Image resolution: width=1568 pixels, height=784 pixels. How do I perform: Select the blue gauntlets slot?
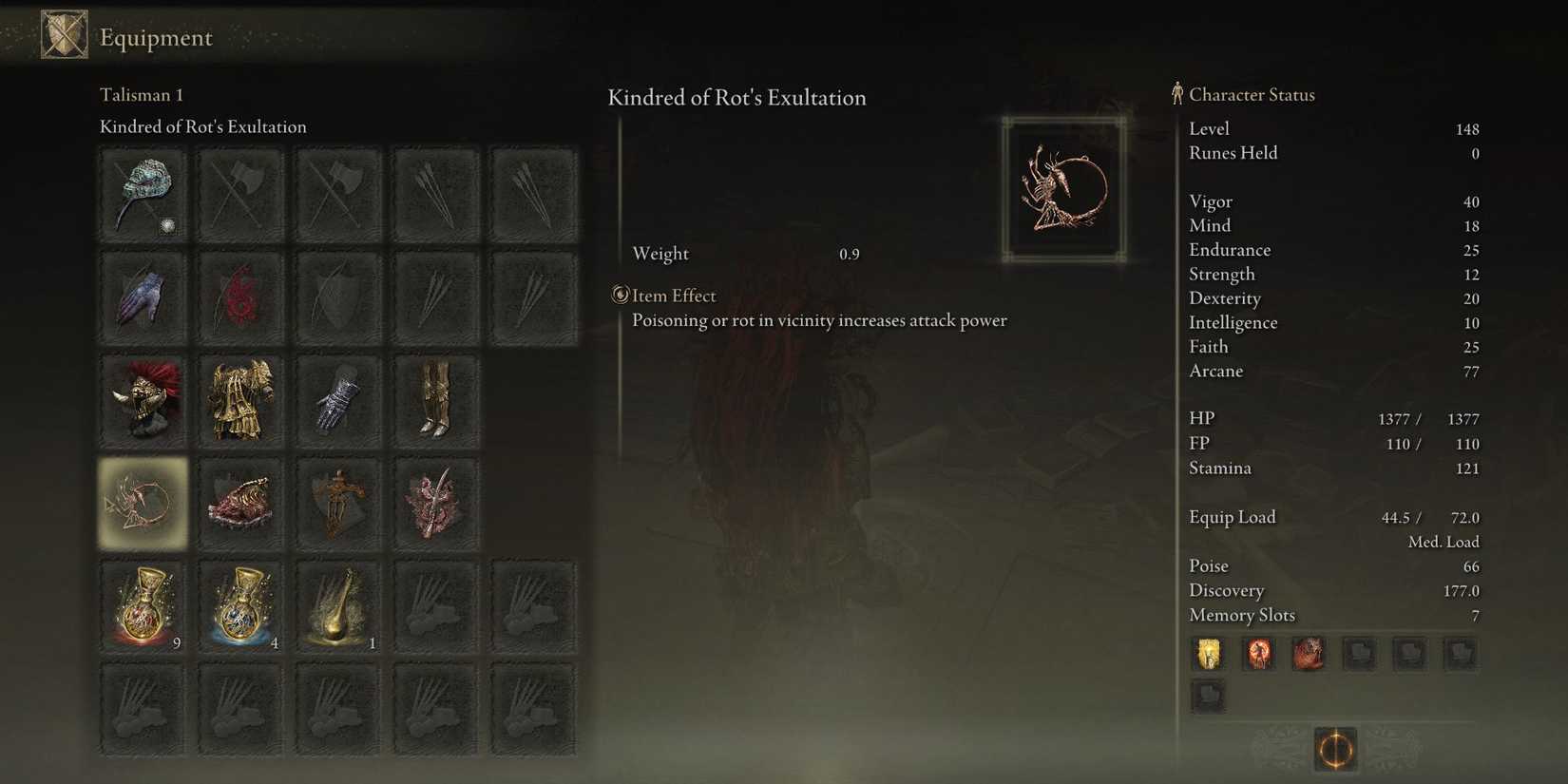338,399
